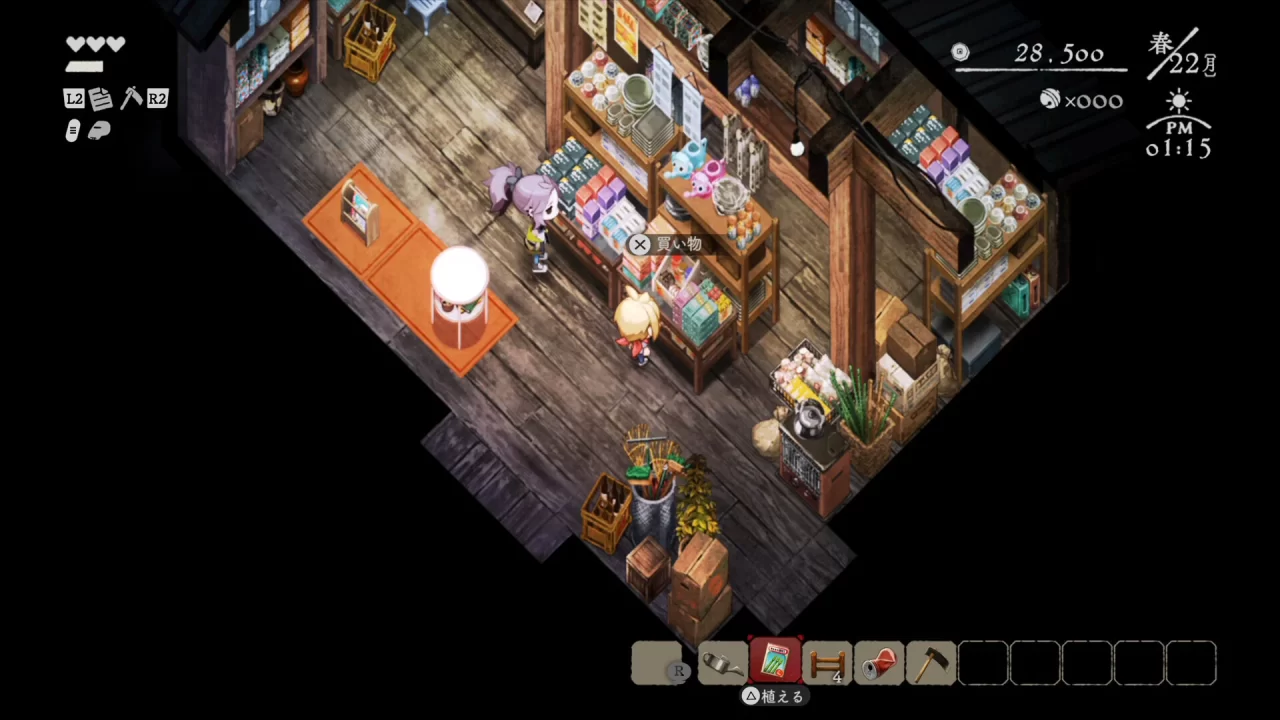Click the footprint status icon

point(72,130)
